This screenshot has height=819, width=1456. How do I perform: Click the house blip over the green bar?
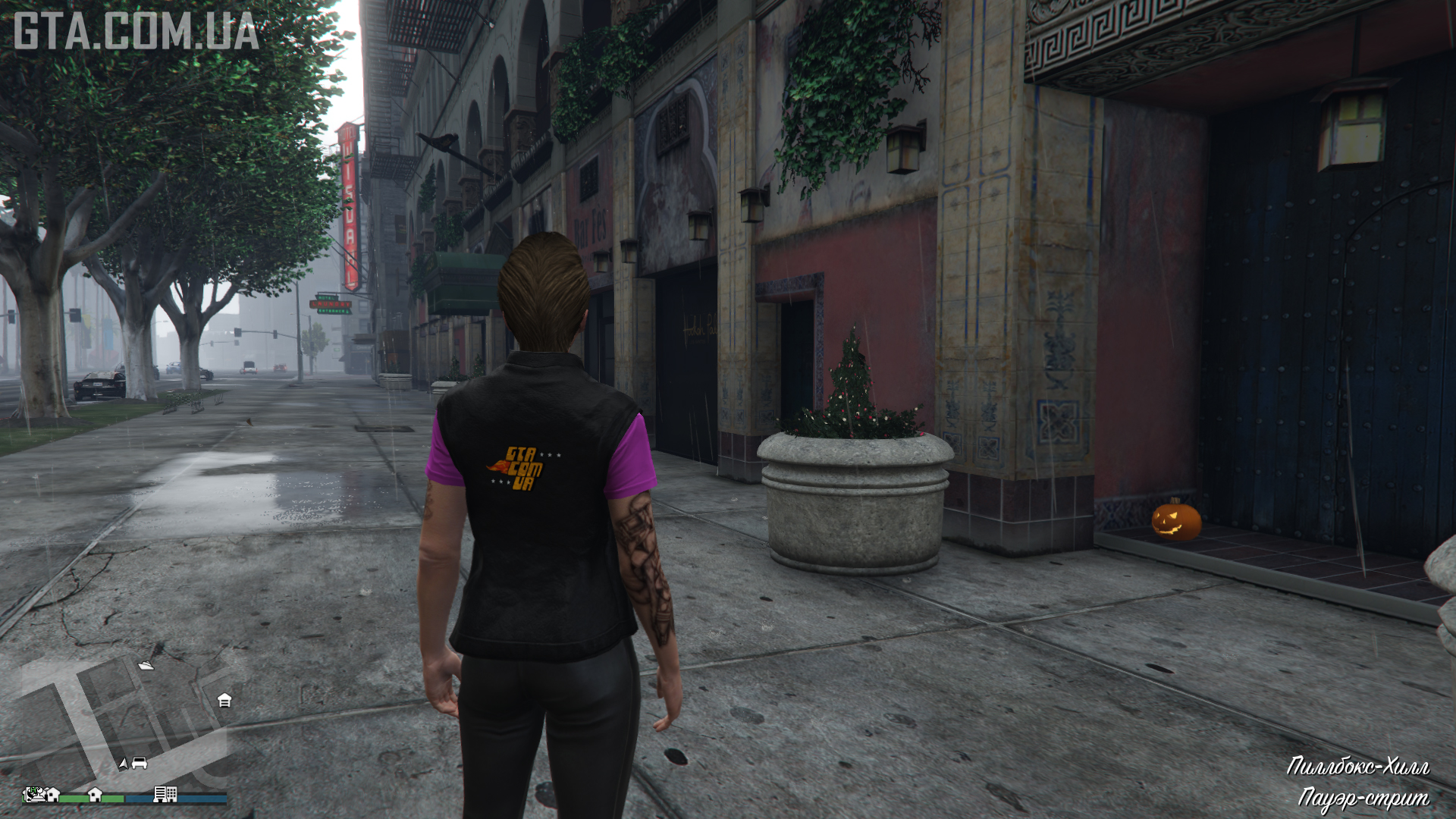(x=95, y=794)
